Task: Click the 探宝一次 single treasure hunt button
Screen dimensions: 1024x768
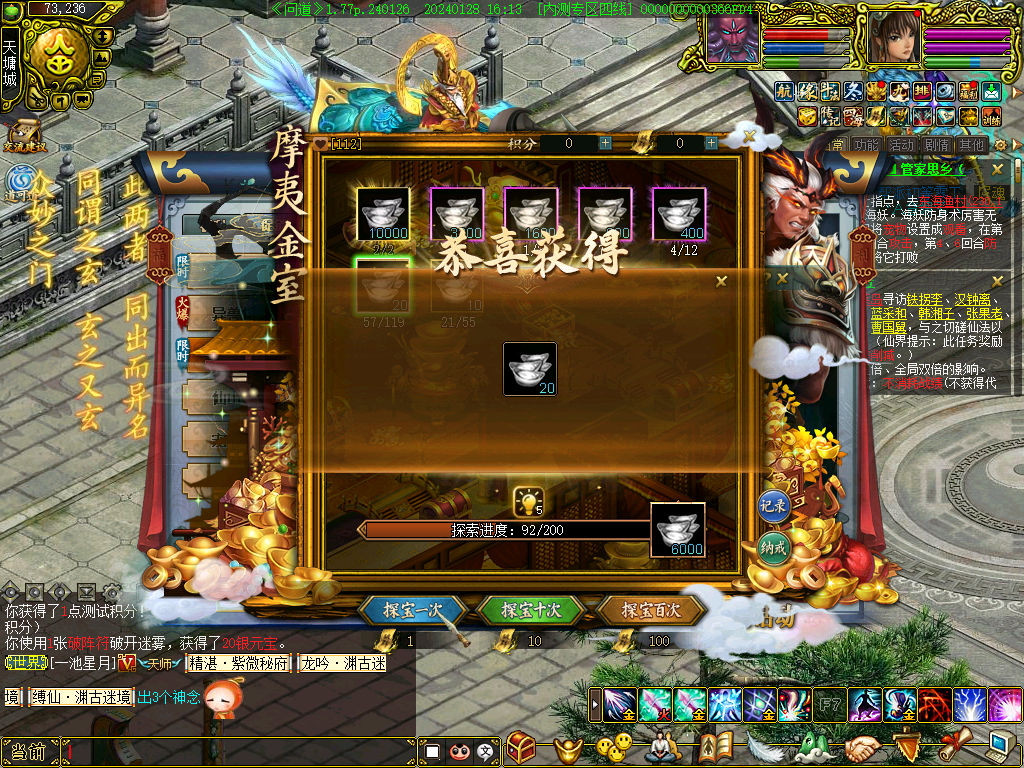Action: click(x=413, y=609)
